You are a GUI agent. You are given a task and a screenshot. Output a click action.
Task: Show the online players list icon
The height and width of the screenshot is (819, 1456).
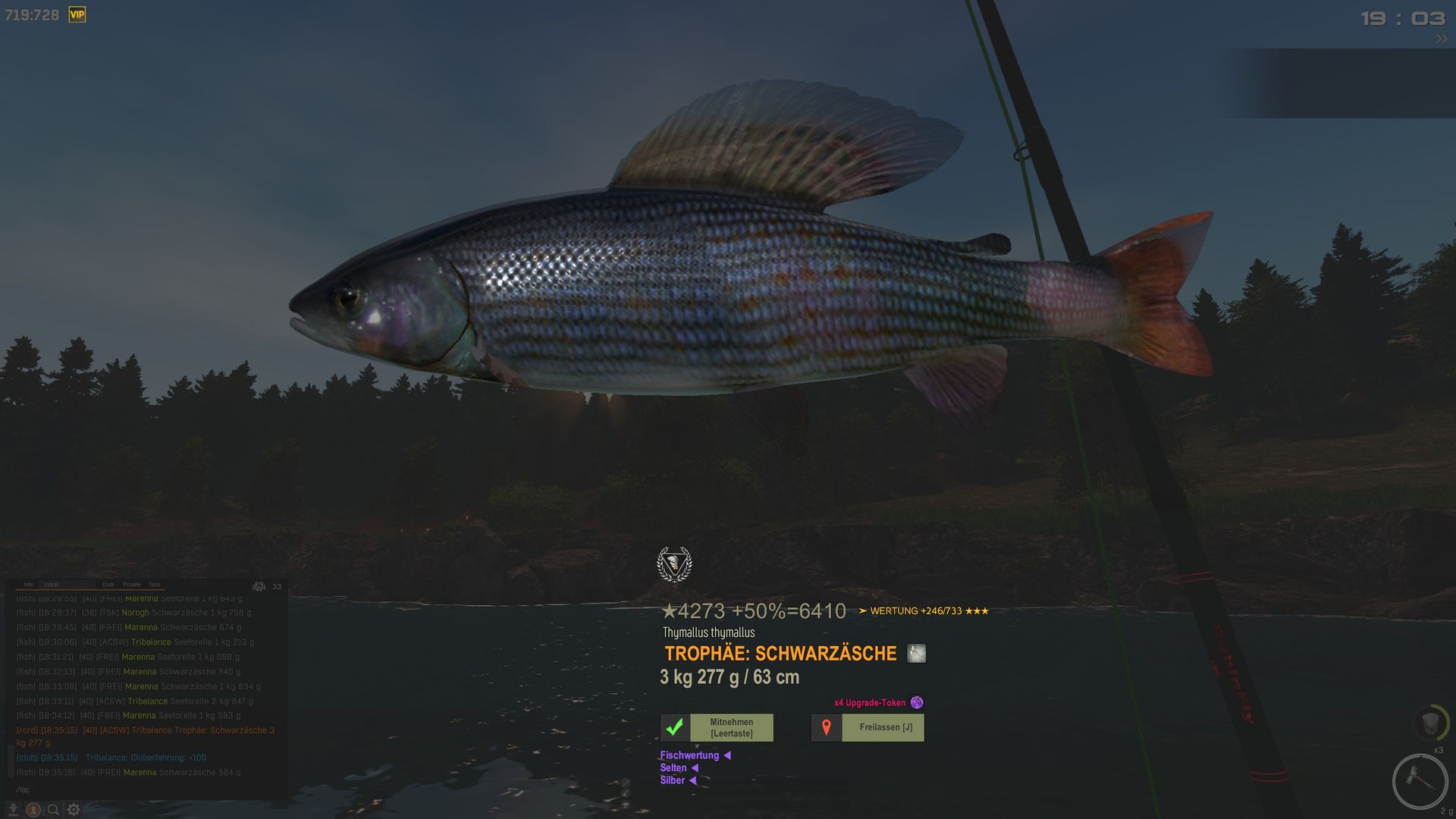pyautogui.click(x=259, y=586)
